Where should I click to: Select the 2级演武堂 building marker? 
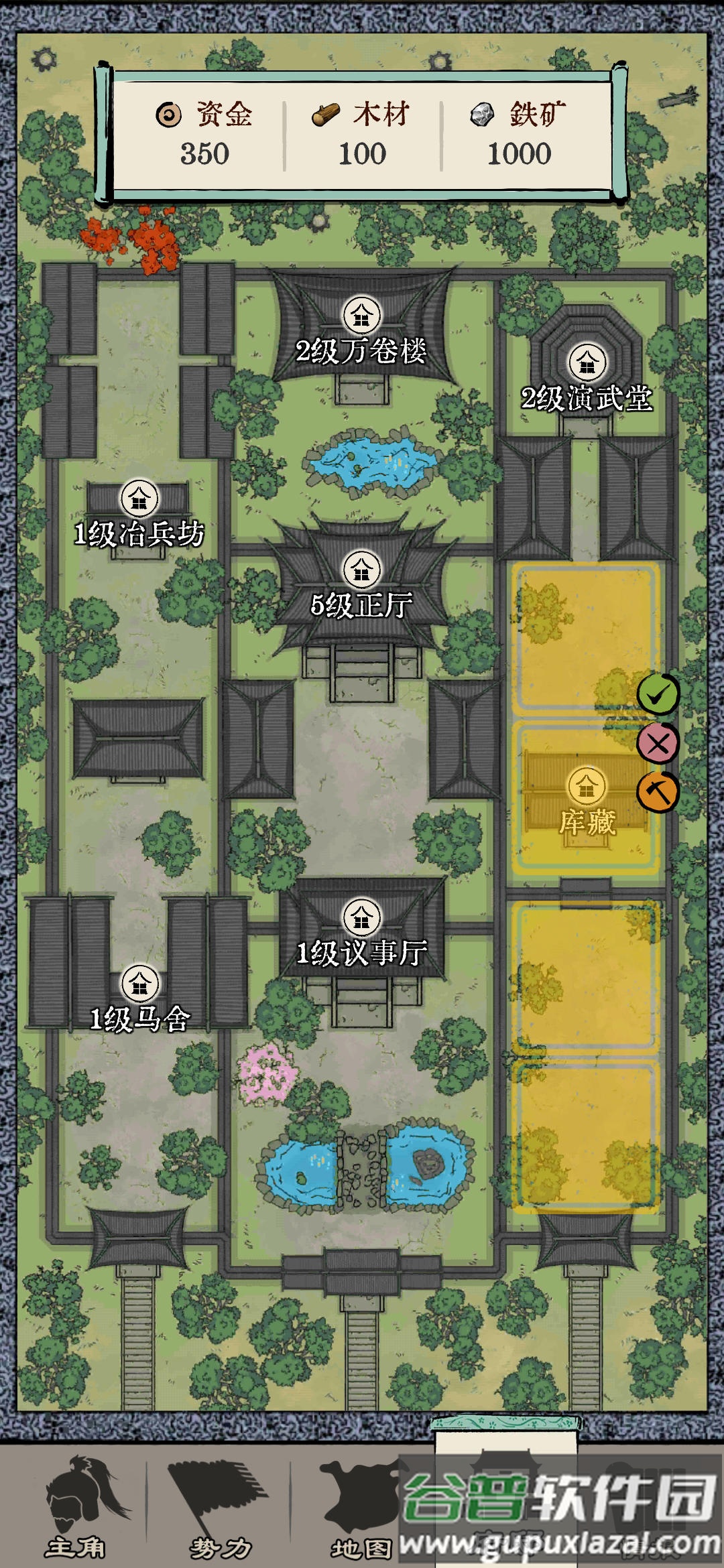(587, 363)
